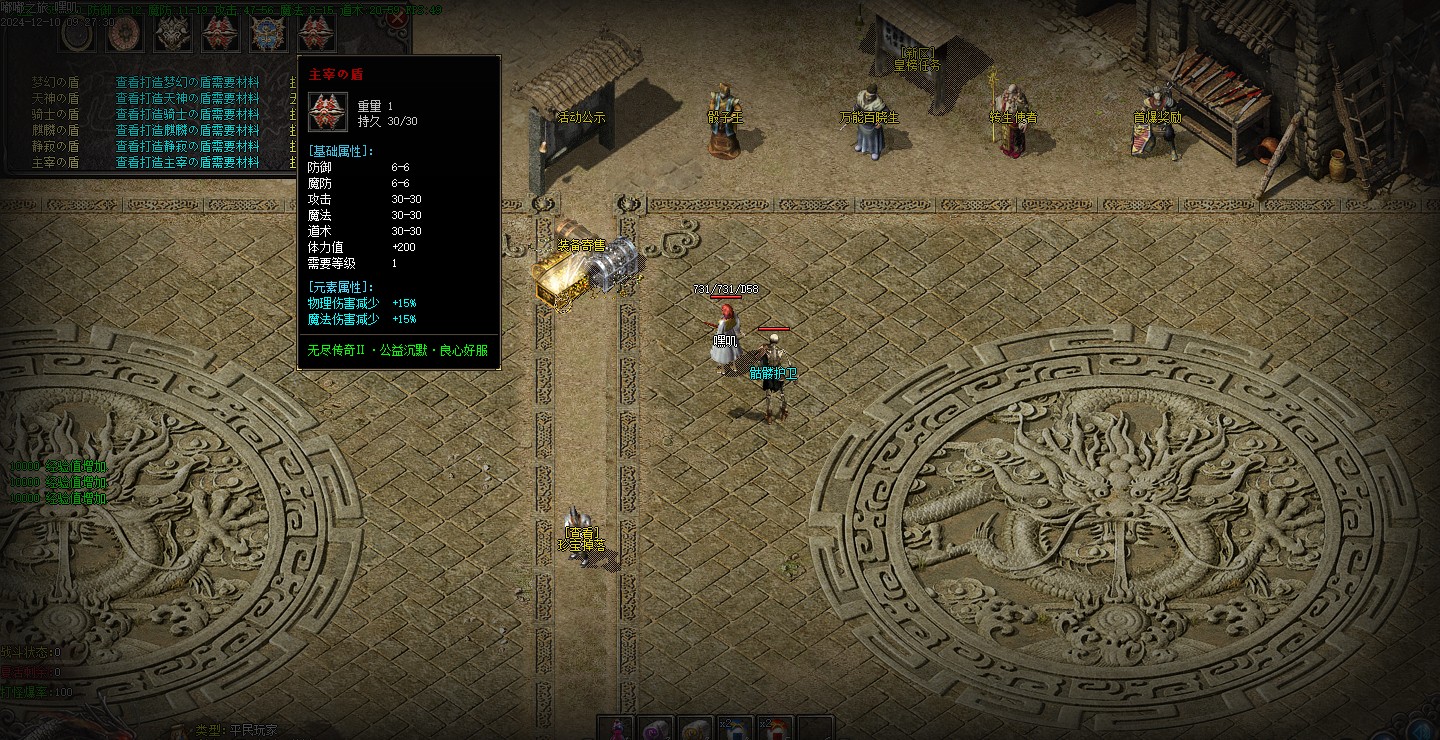Screen dimensions: 1440x740
Task: Click the red x2 item hotbar slot
Action: 776,729
